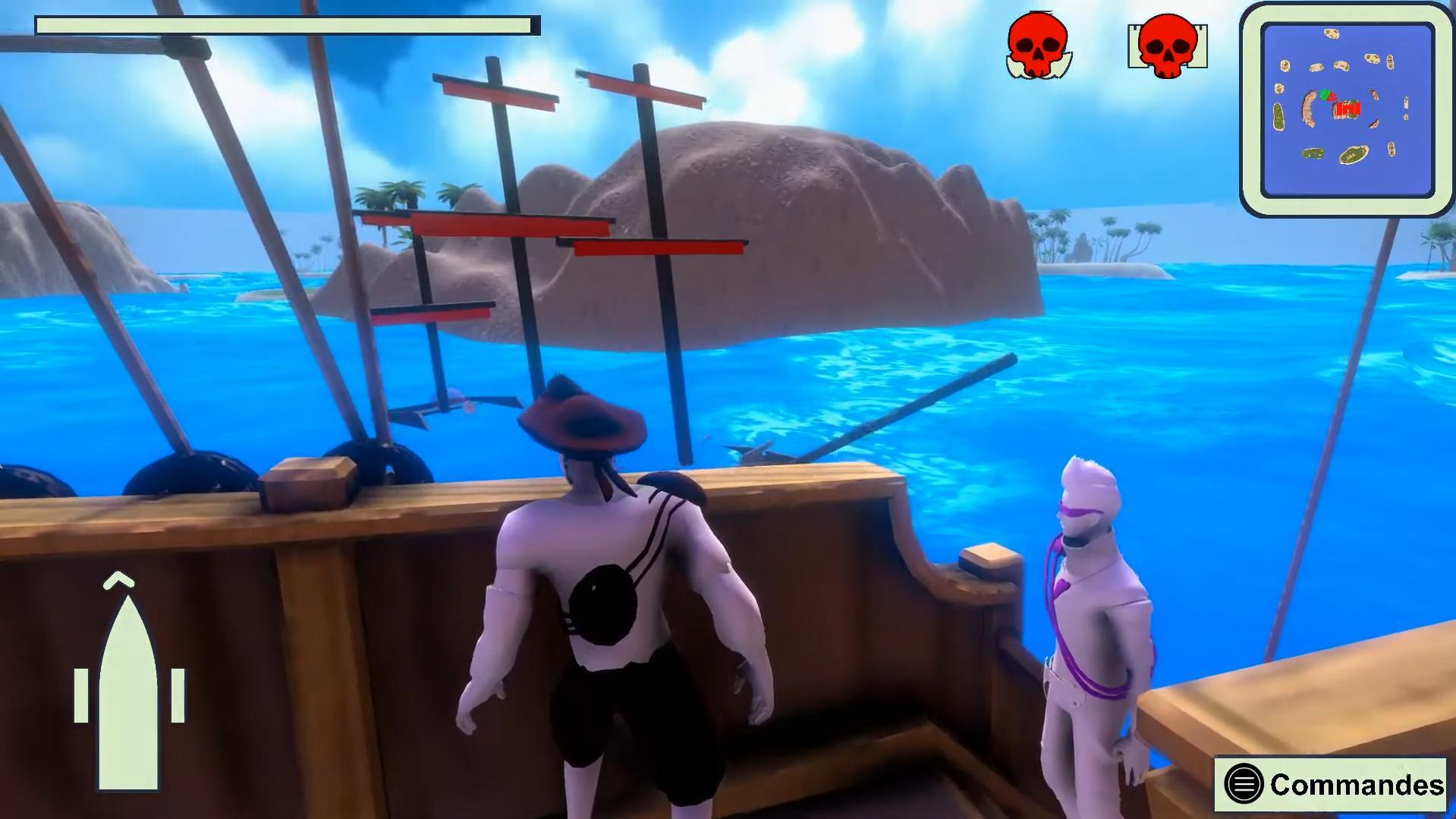
Task: Select the green player marker on the minimap
Action: [x=1325, y=94]
